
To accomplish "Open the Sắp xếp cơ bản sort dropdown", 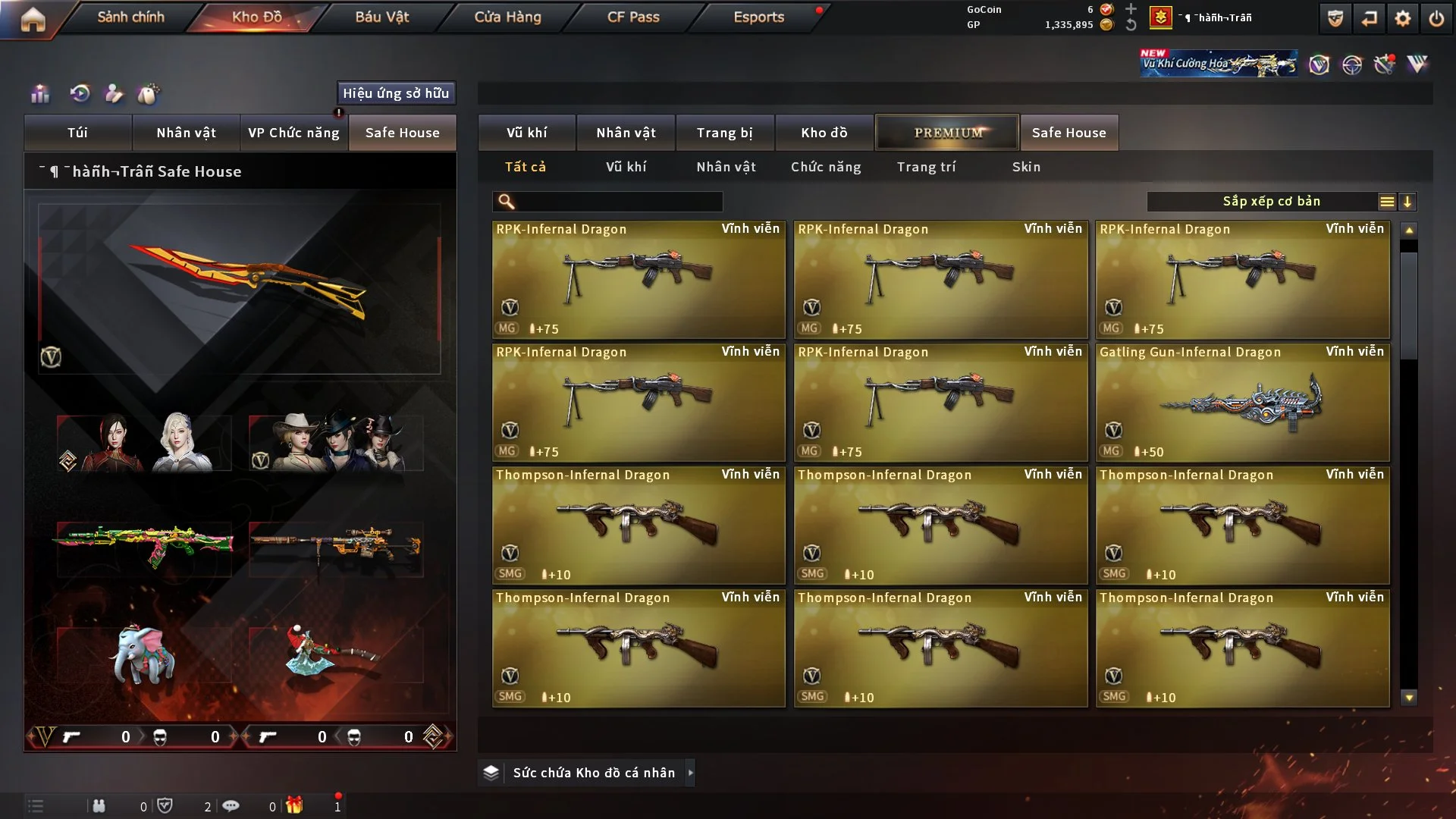I will pyautogui.click(x=1271, y=202).
